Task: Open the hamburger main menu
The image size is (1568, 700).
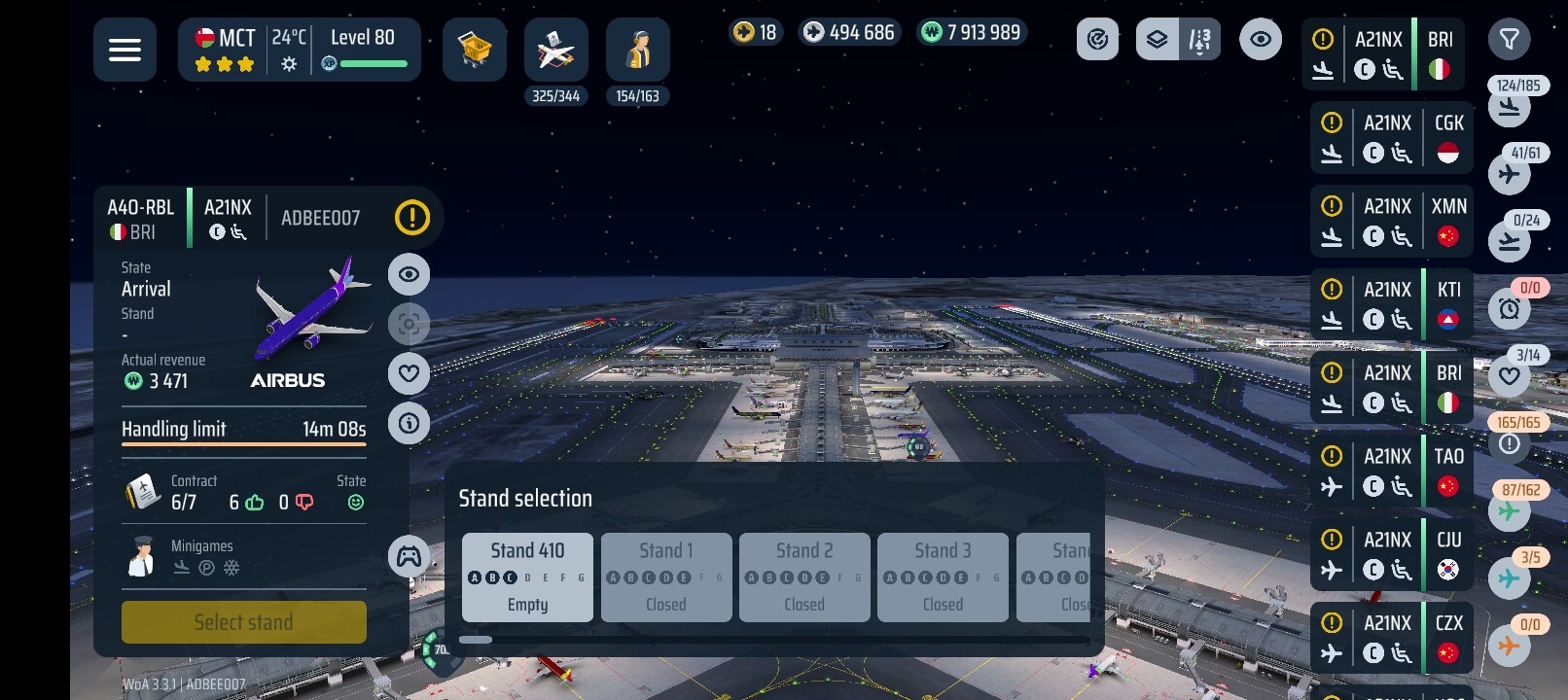Action: coord(125,50)
